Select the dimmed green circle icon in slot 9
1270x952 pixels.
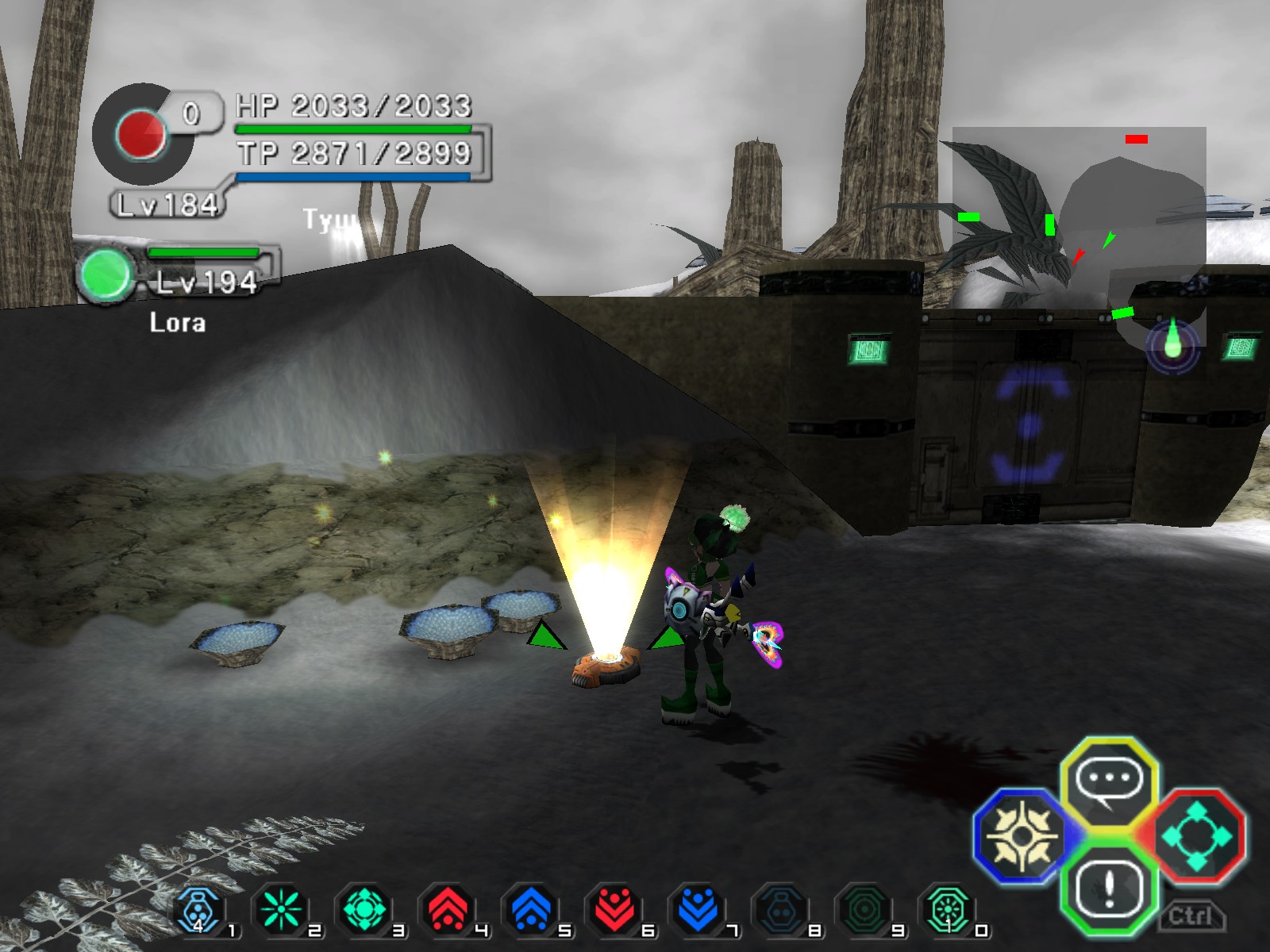[864, 911]
